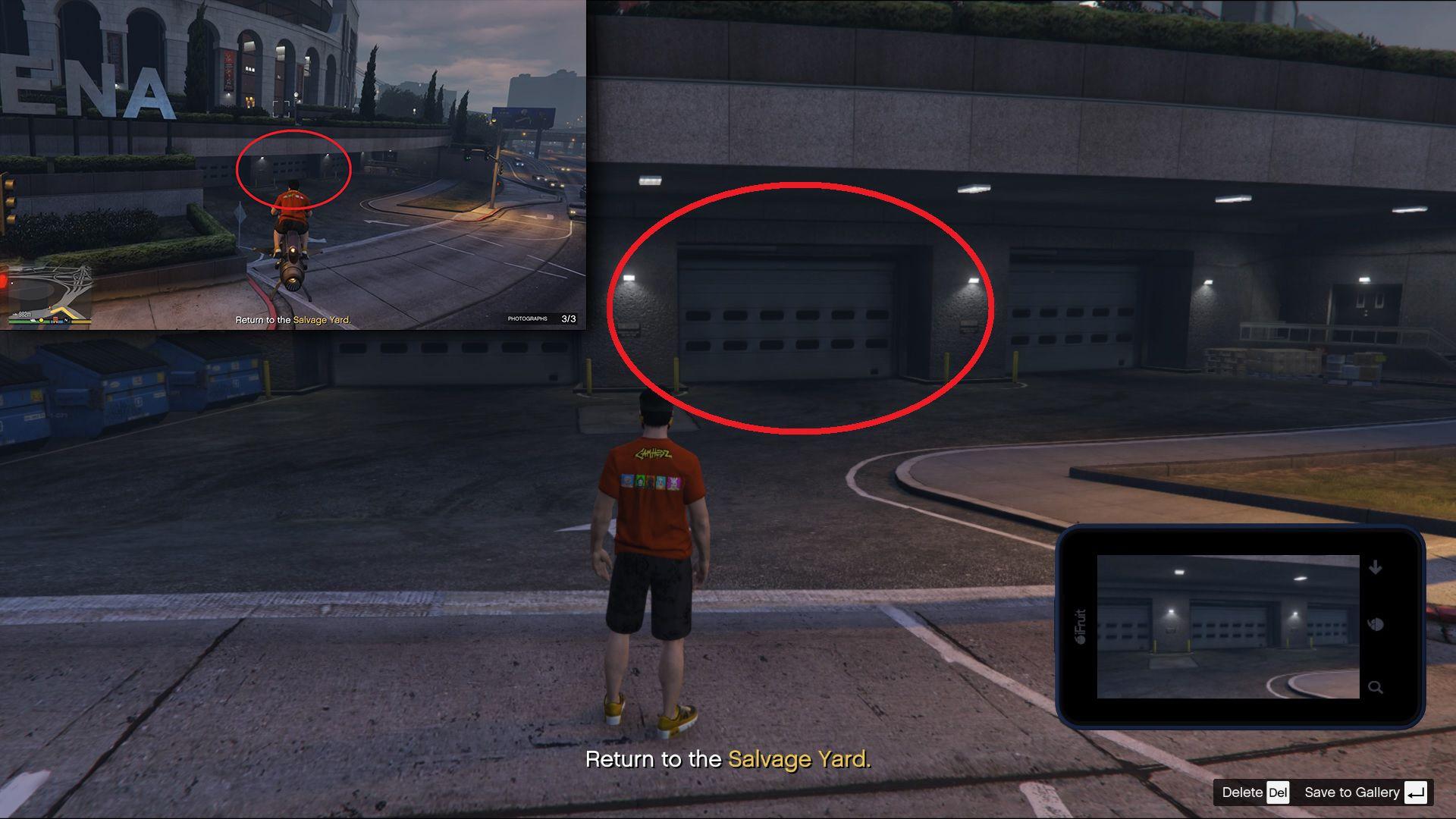This screenshot has width=1456, height=819.
Task: Click the yellow Salvage Yard highlighted text
Action: tap(799, 759)
